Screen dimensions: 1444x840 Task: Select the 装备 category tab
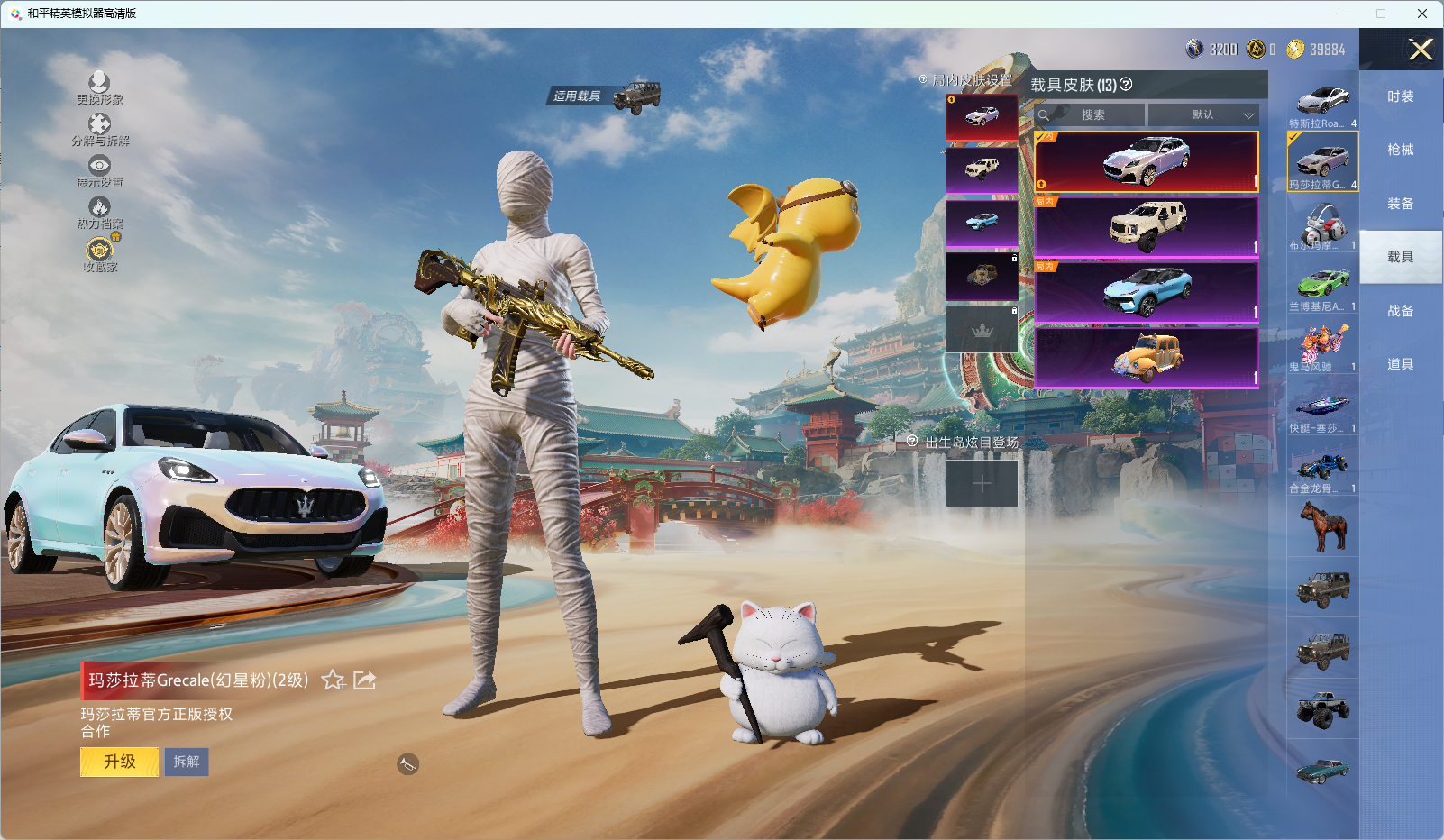click(1400, 204)
